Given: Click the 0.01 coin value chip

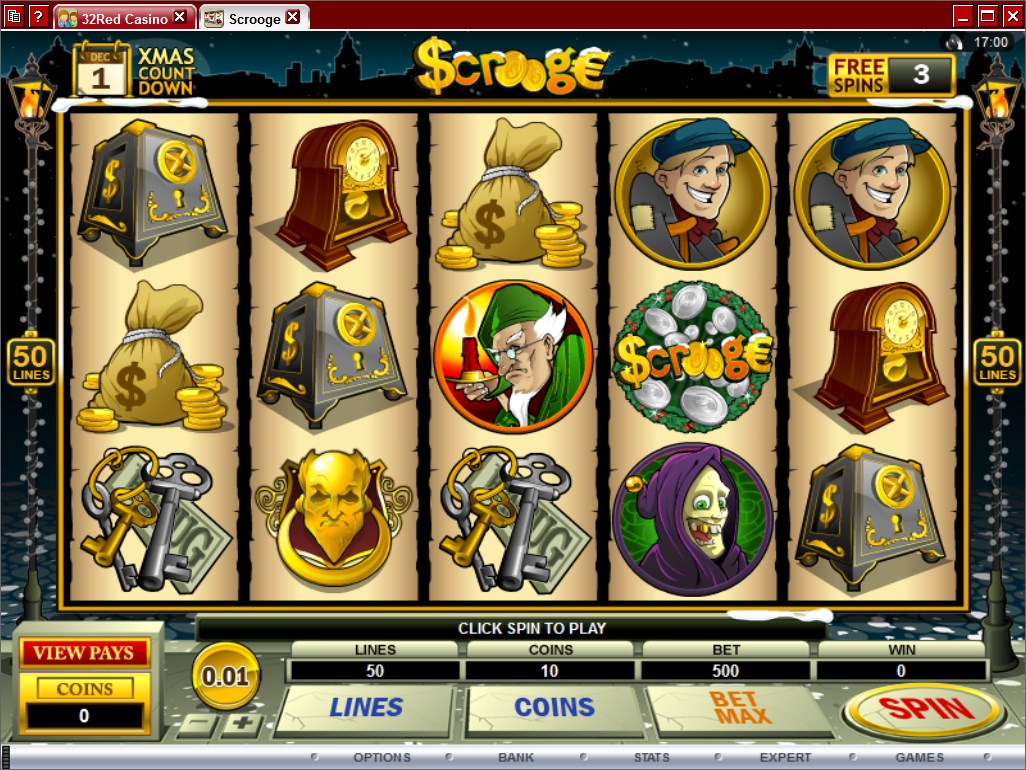Looking at the screenshot, I should tap(226, 677).
